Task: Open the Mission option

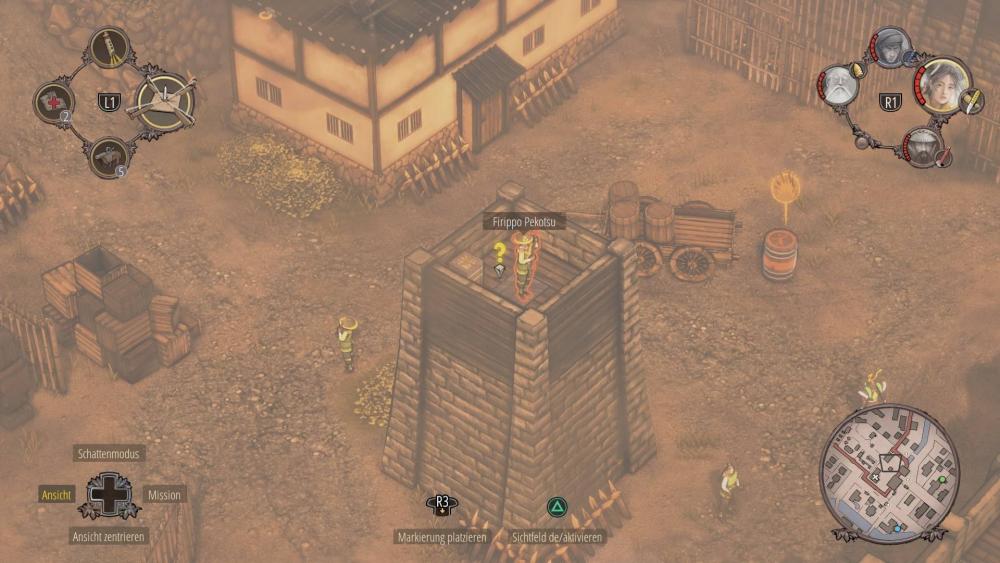Action: coord(164,495)
